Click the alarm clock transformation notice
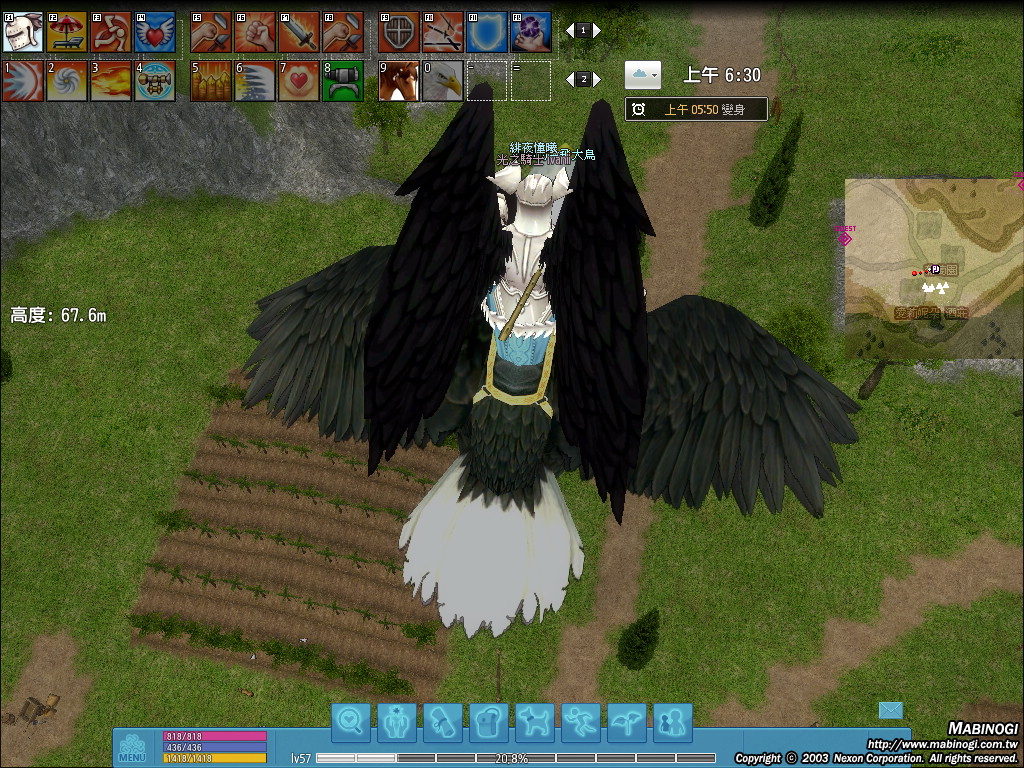Image resolution: width=1024 pixels, height=768 pixels. pyautogui.click(x=696, y=109)
